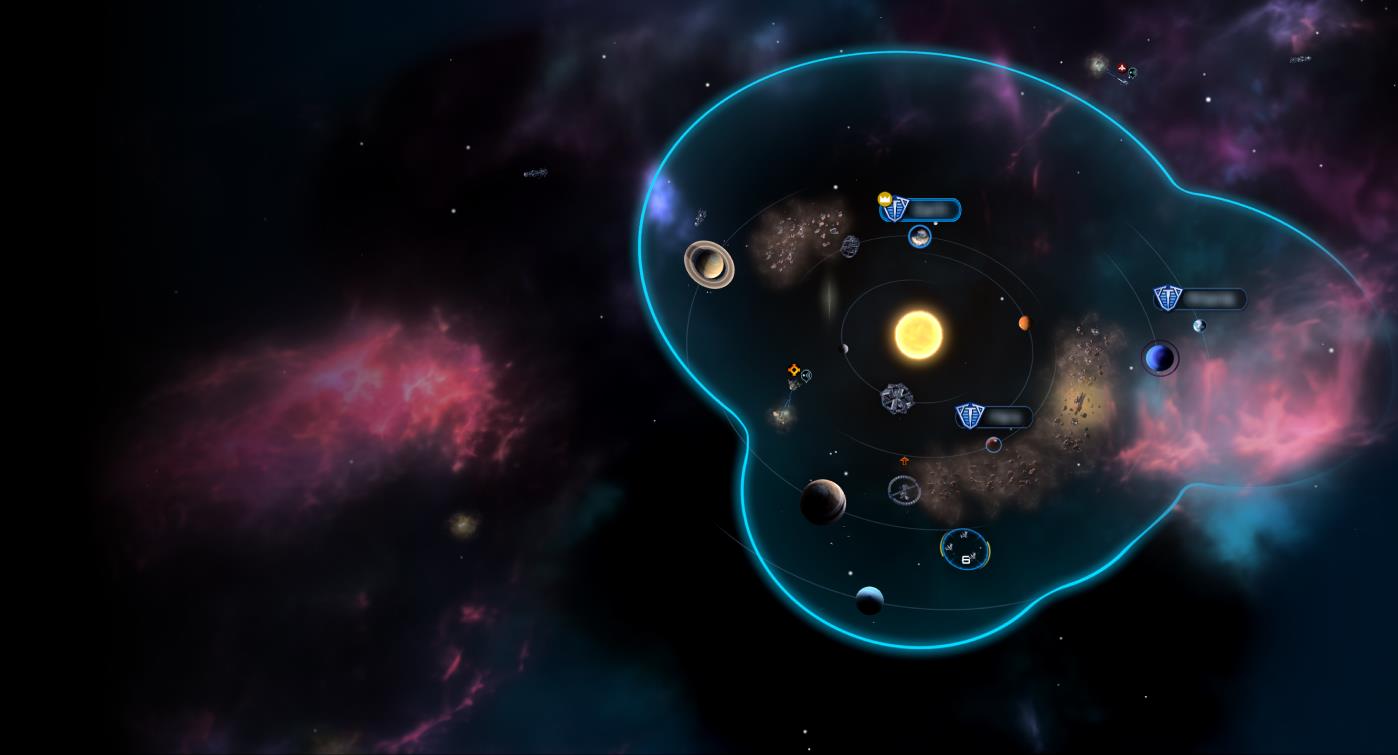Click the orange diamond marker icon
This screenshot has width=1398, height=755.
[794, 370]
